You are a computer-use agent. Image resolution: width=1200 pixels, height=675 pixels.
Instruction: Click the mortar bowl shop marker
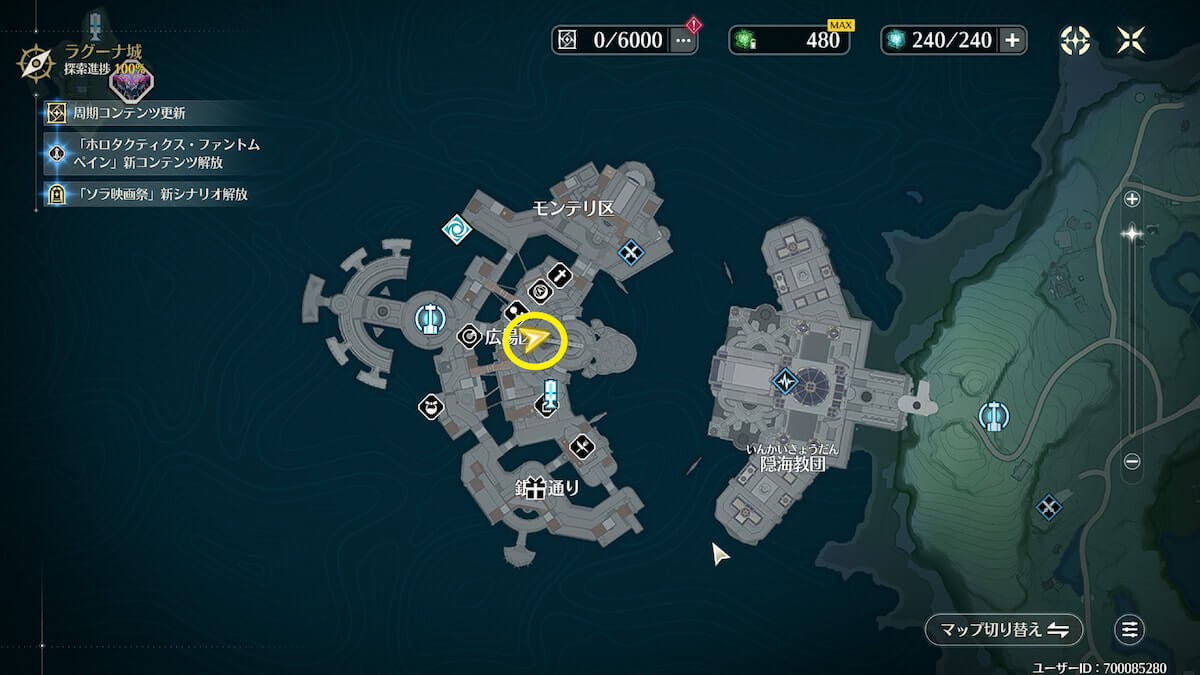[431, 406]
